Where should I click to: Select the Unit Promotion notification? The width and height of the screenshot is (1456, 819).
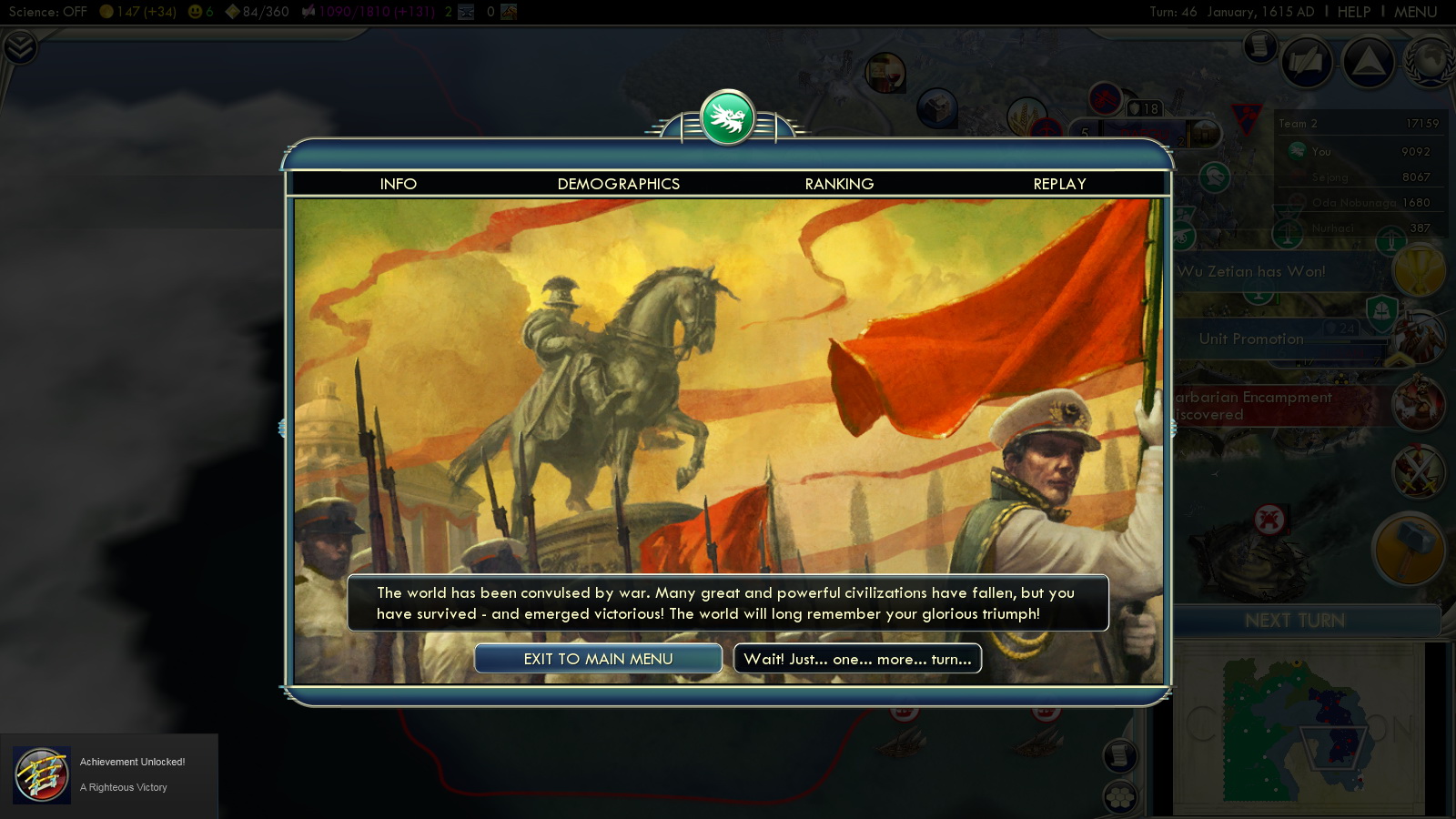click(1251, 339)
